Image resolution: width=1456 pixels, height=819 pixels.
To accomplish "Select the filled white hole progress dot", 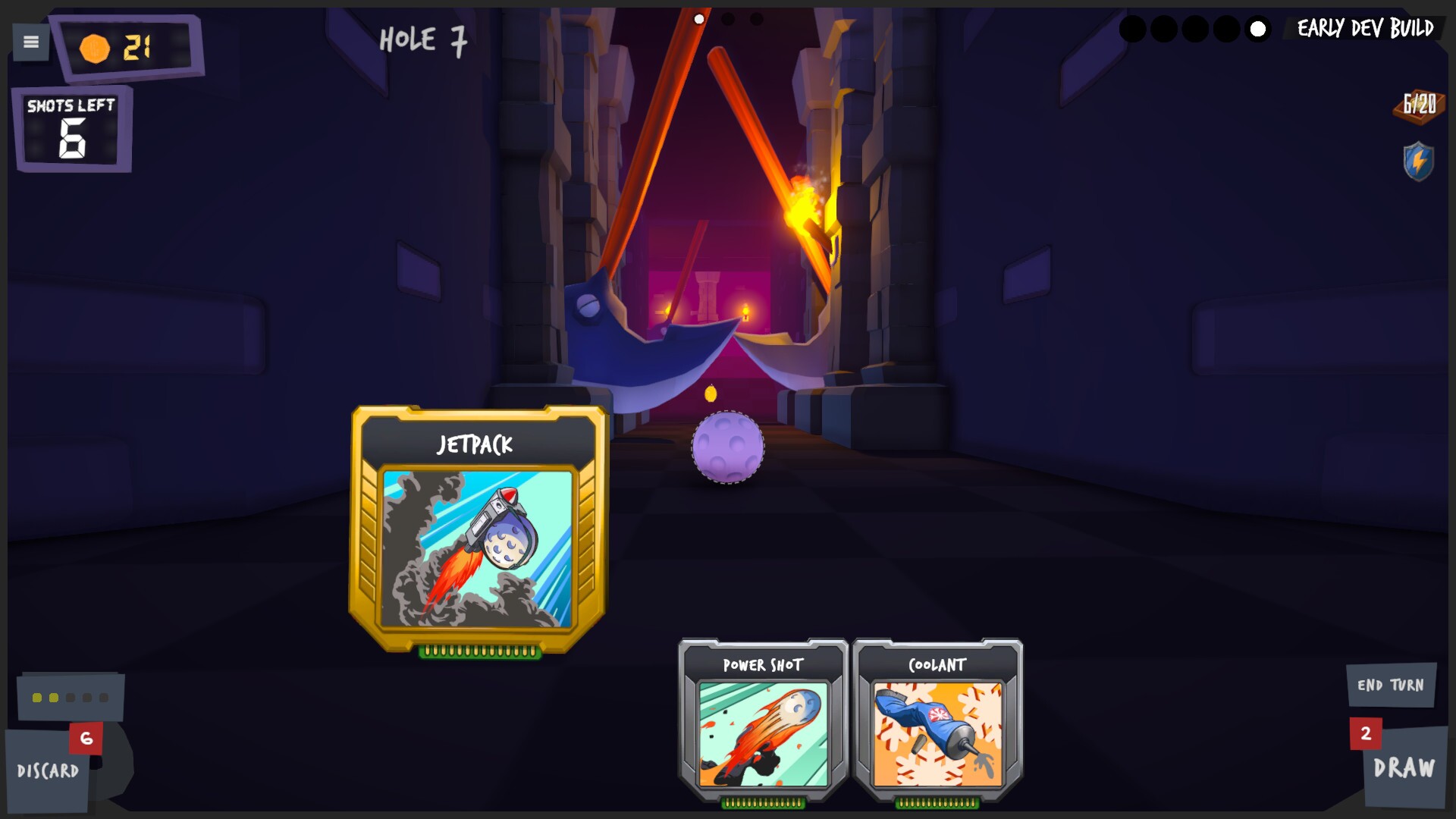I will [1258, 30].
